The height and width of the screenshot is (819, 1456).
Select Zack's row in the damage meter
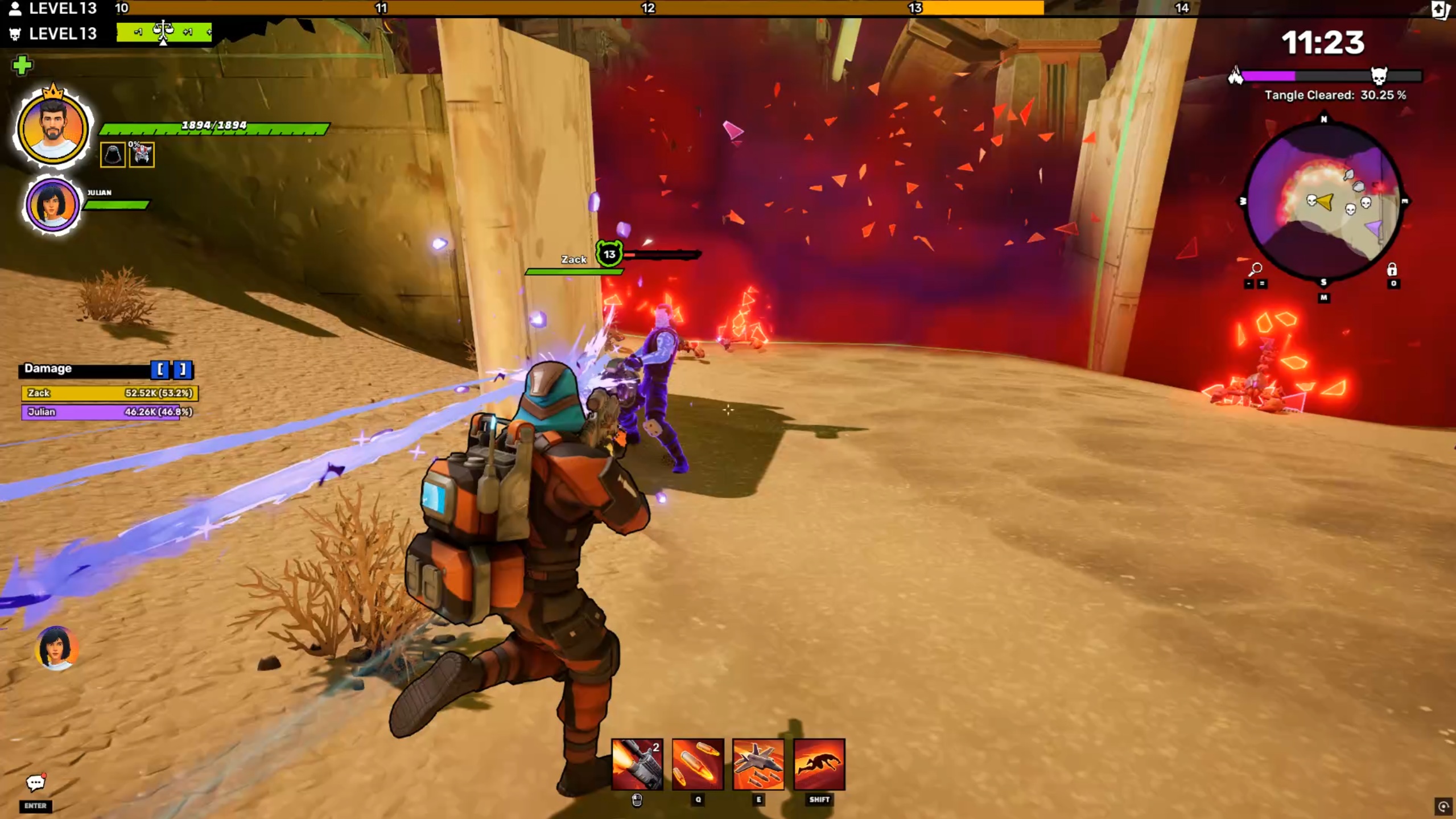tap(110, 393)
